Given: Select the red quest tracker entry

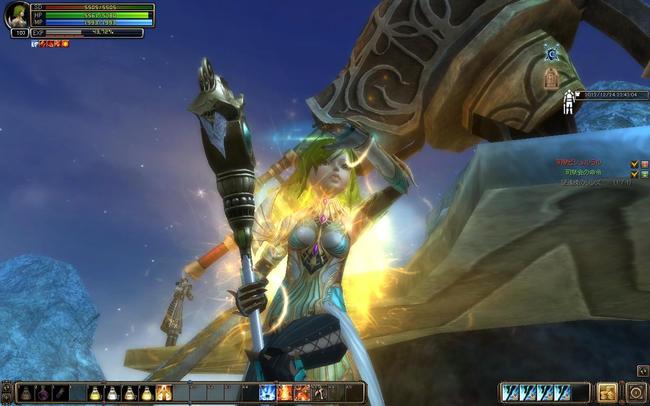Looking at the screenshot, I should coord(576,163).
